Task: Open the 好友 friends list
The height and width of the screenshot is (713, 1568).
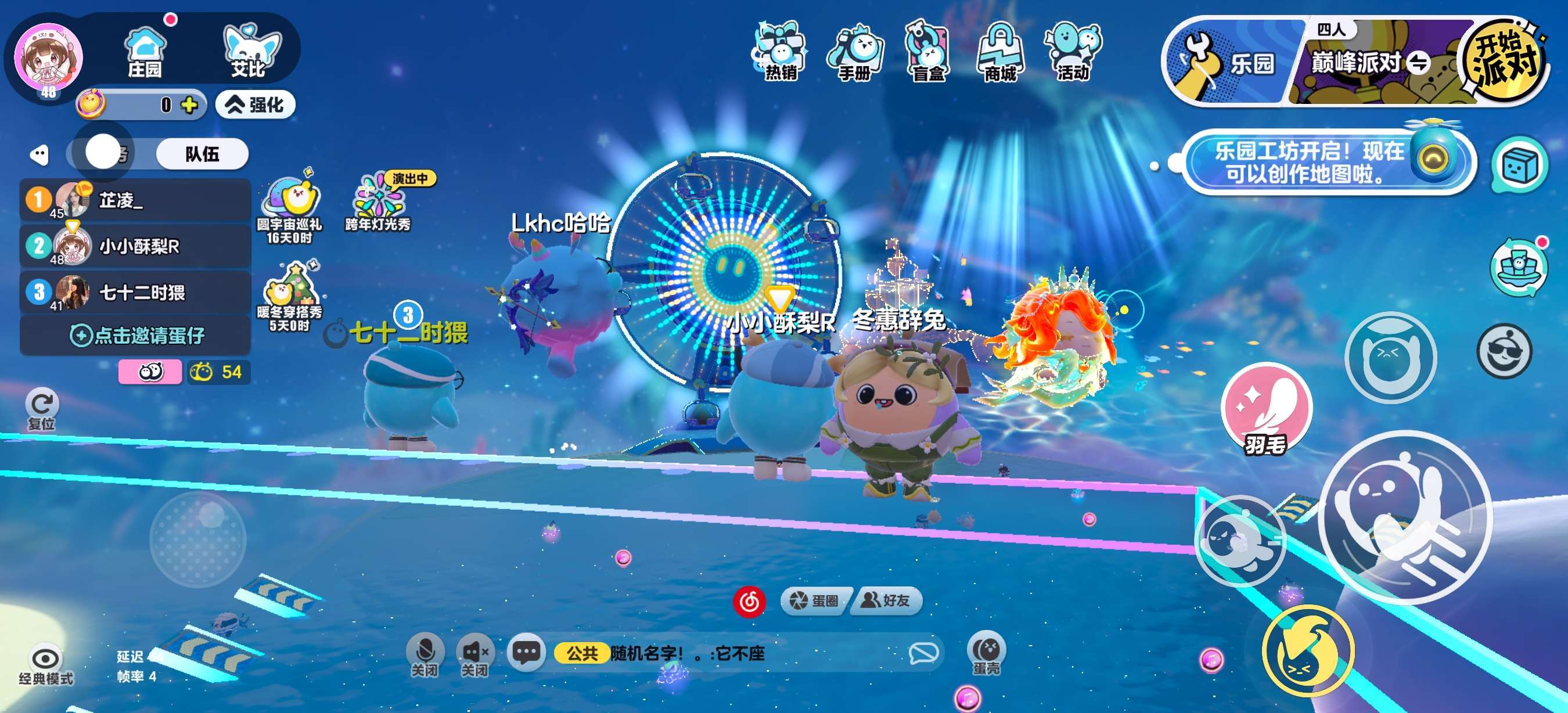Action: click(x=886, y=601)
